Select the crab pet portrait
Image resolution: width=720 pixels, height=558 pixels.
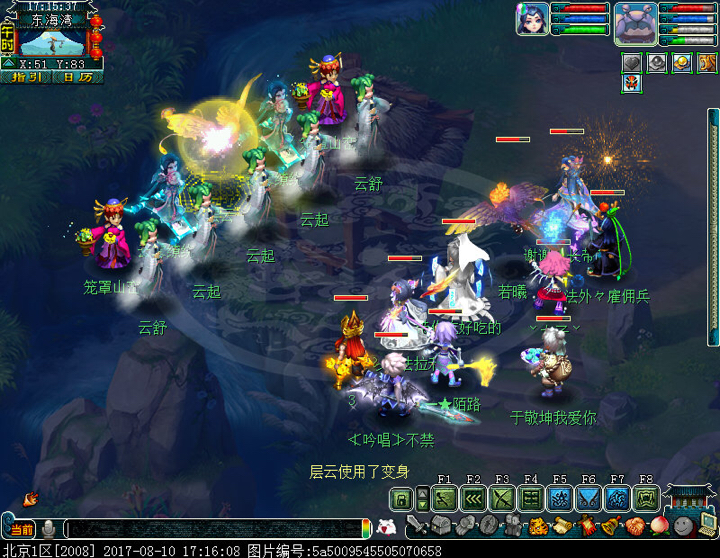(x=634, y=20)
